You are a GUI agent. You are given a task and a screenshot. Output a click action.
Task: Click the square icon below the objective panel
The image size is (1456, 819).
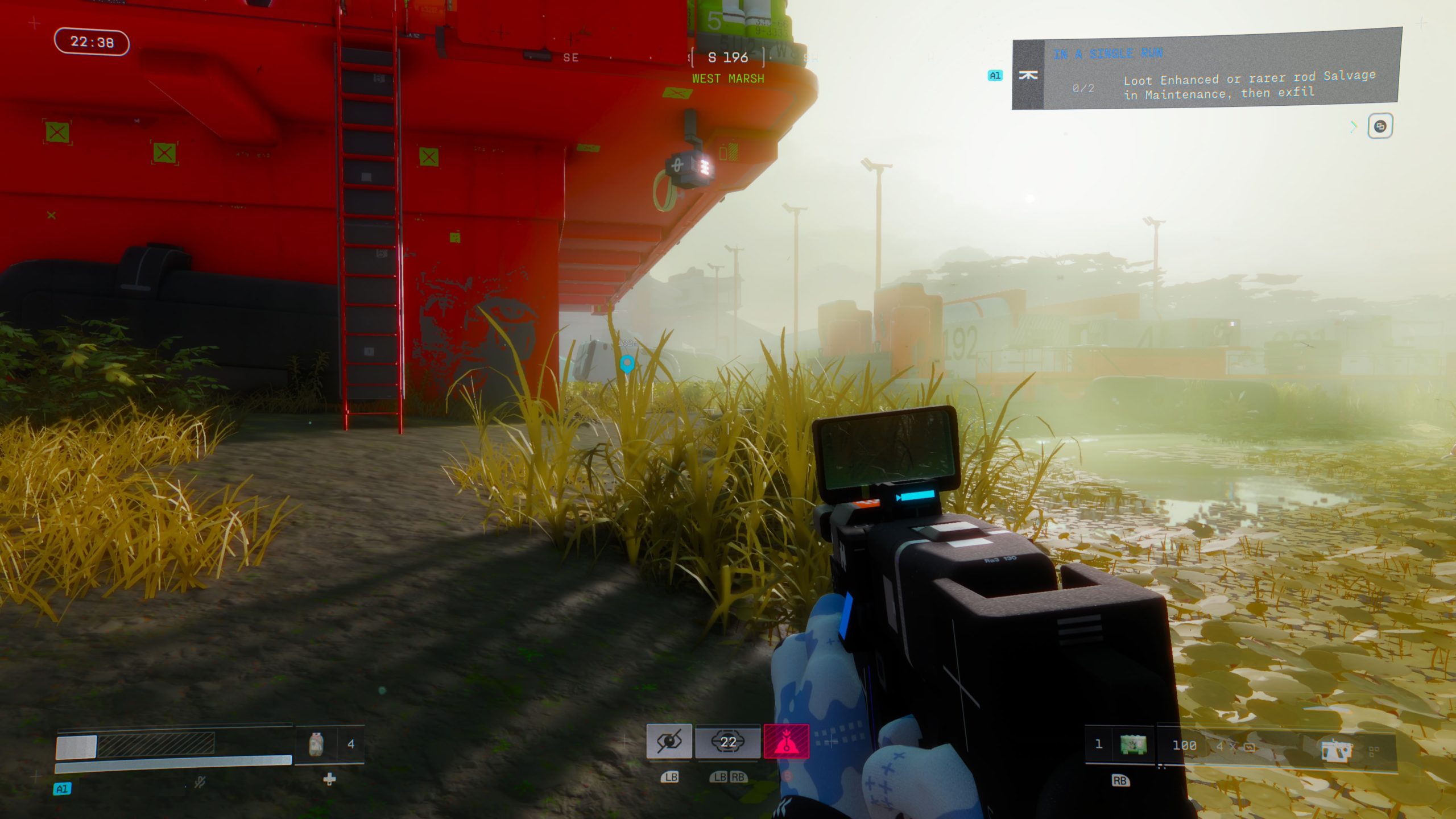pyautogui.click(x=1380, y=126)
